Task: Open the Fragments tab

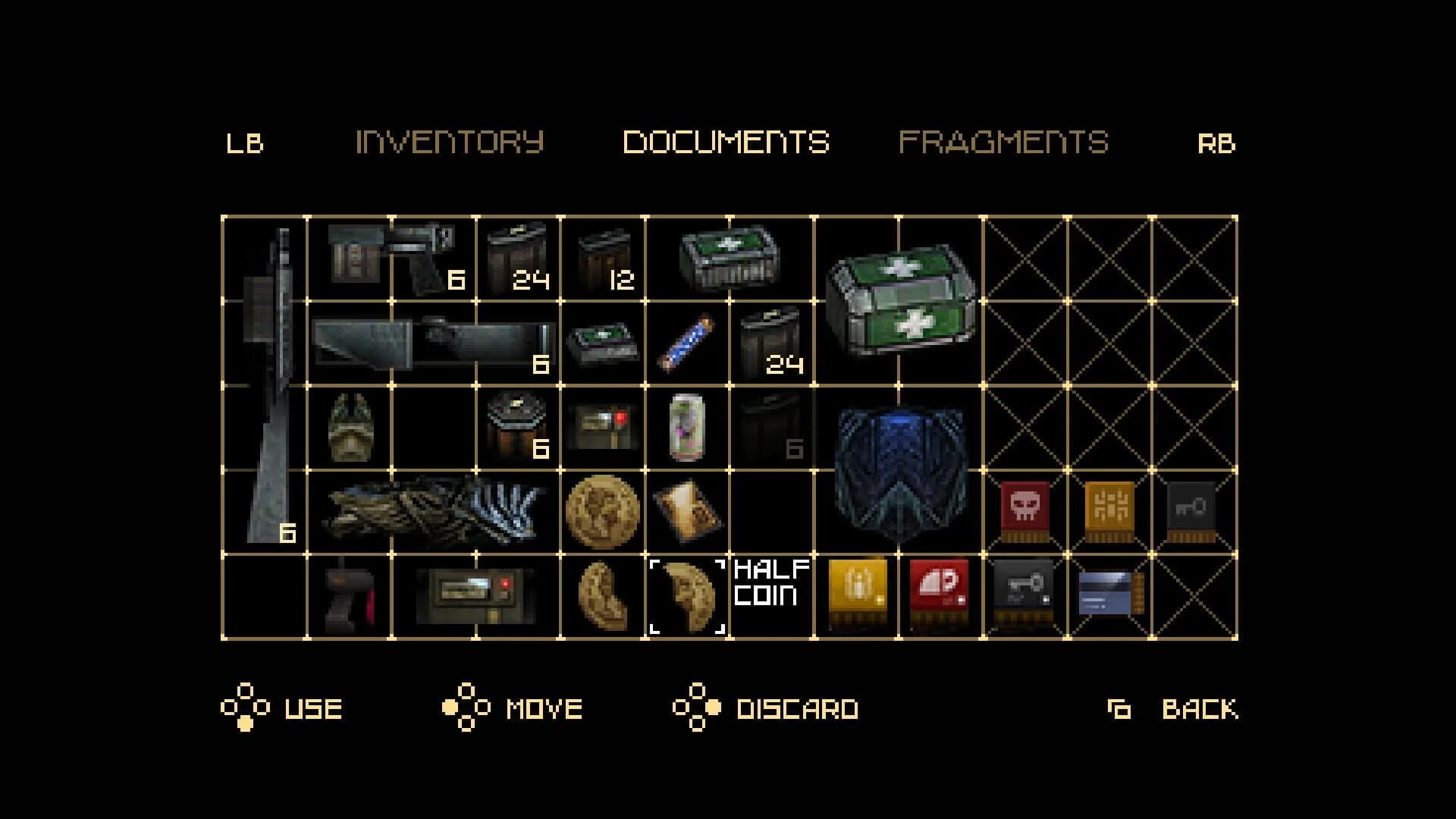Action: (1005, 140)
